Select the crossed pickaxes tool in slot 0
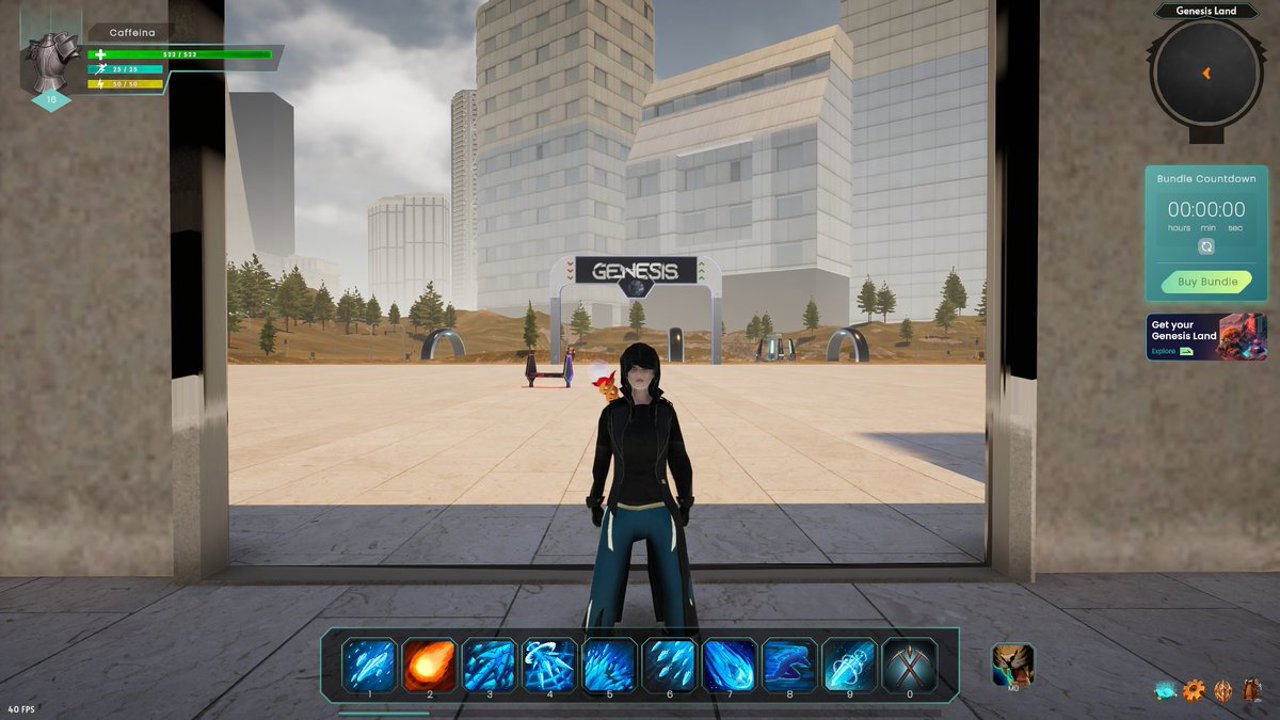Image resolution: width=1280 pixels, height=720 pixels. [x=909, y=665]
